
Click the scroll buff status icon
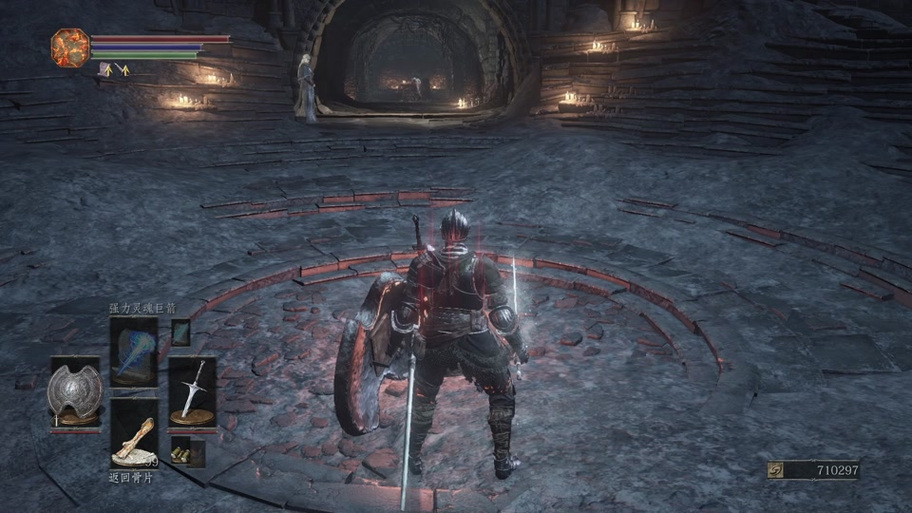click(x=105, y=70)
